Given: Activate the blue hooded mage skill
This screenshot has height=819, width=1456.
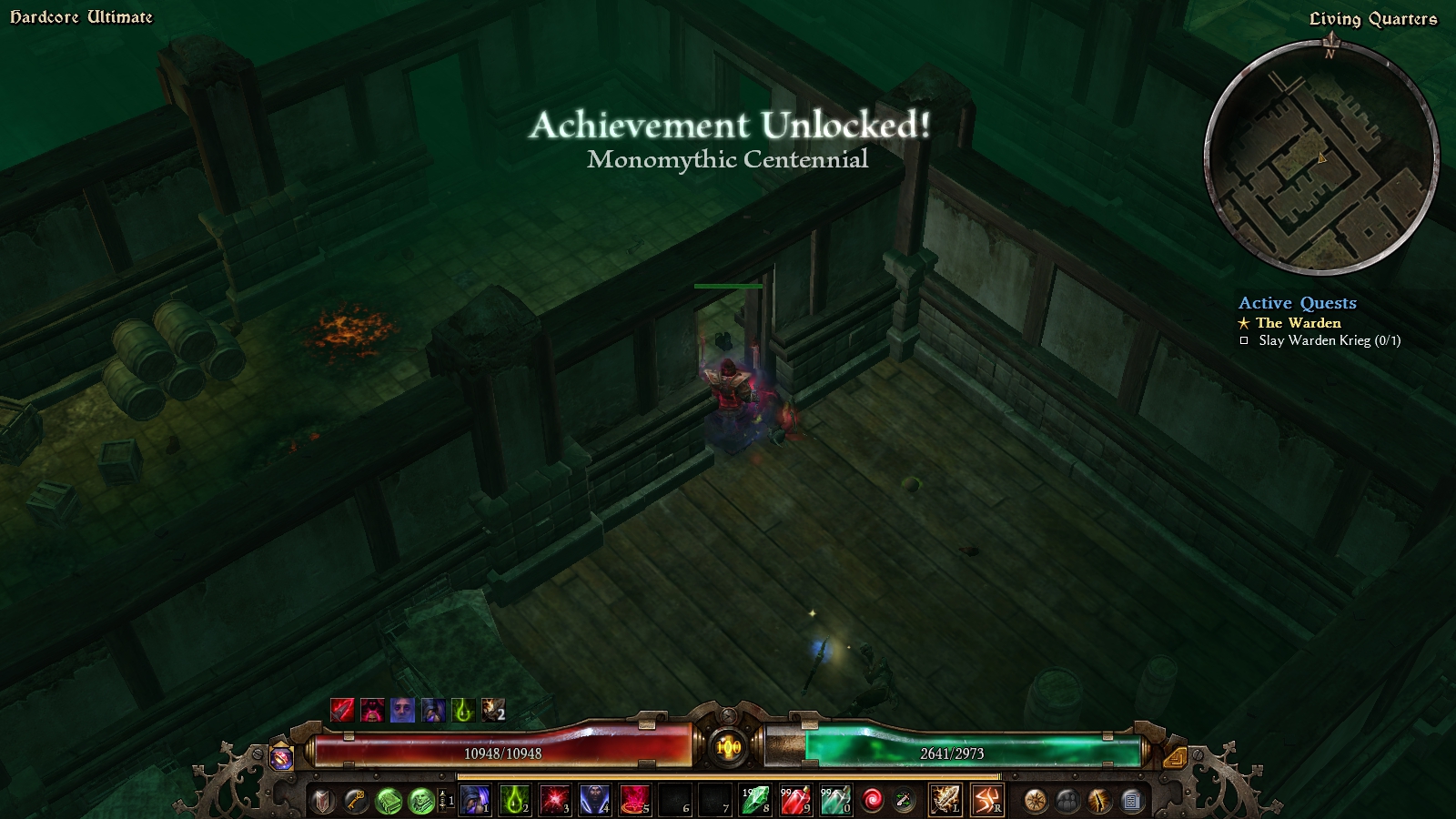Looking at the screenshot, I should 595,800.
